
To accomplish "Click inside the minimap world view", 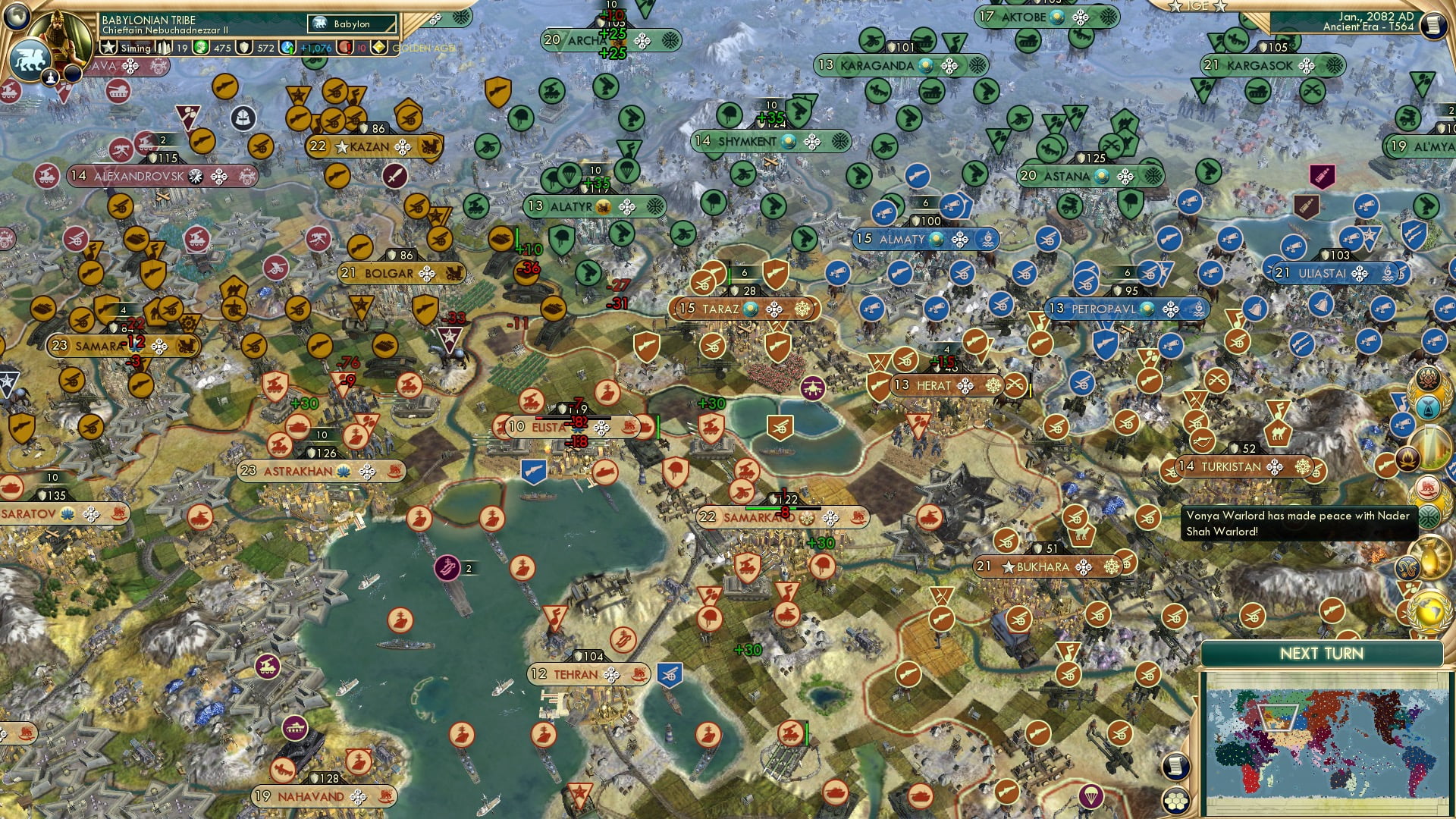I will point(1328,742).
